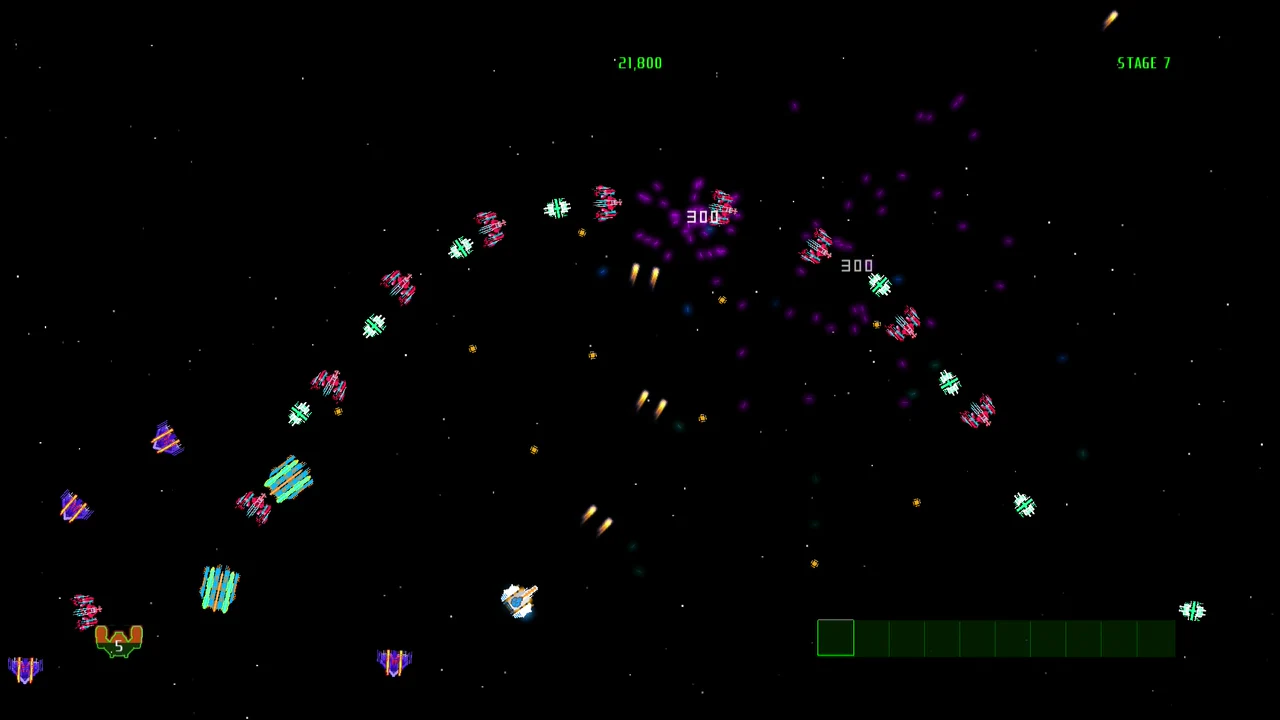
Task: Target the red enemy formation above the lives counter
Action: pos(85,612)
